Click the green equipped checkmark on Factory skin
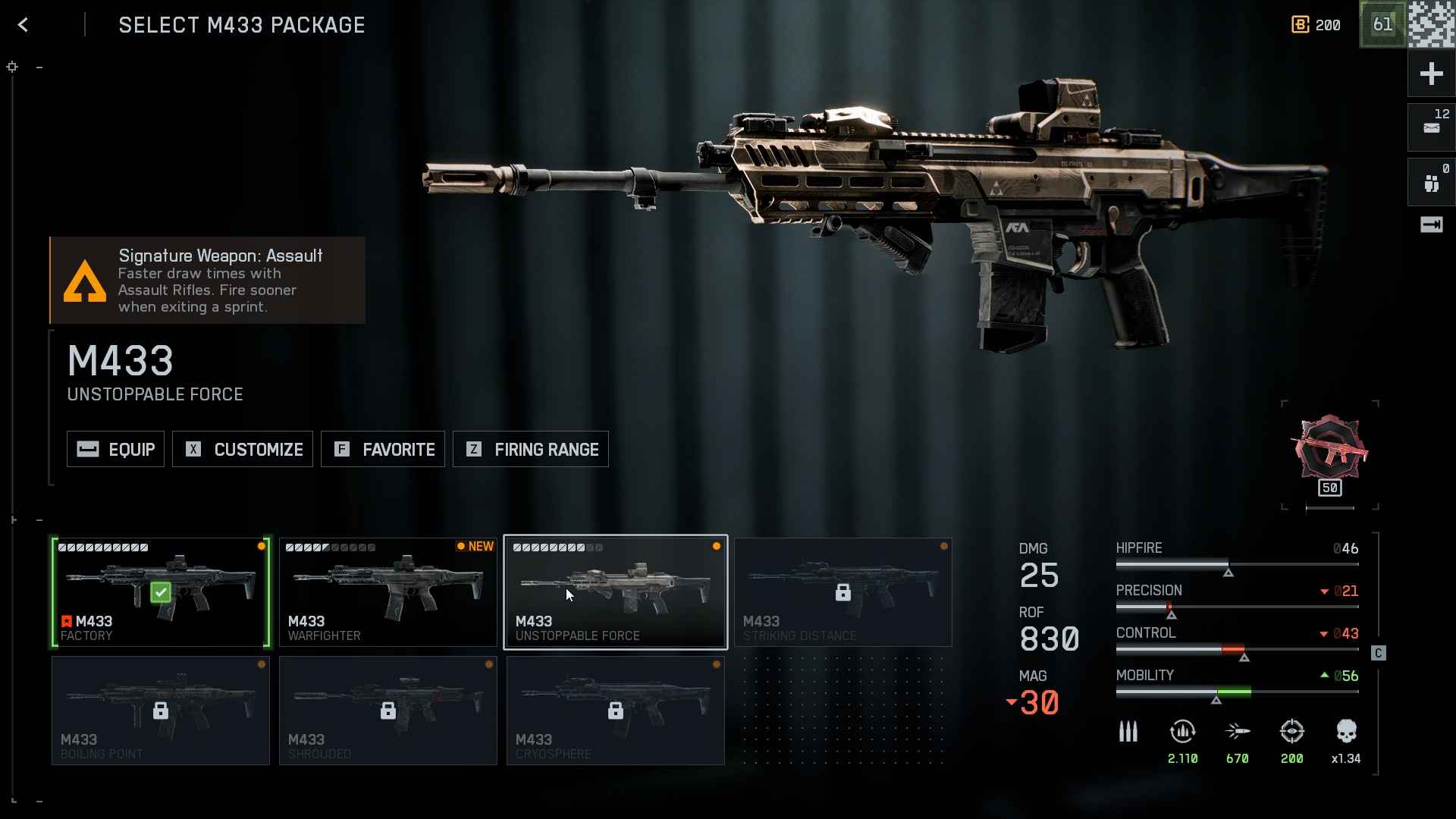The image size is (1456, 819). click(161, 592)
